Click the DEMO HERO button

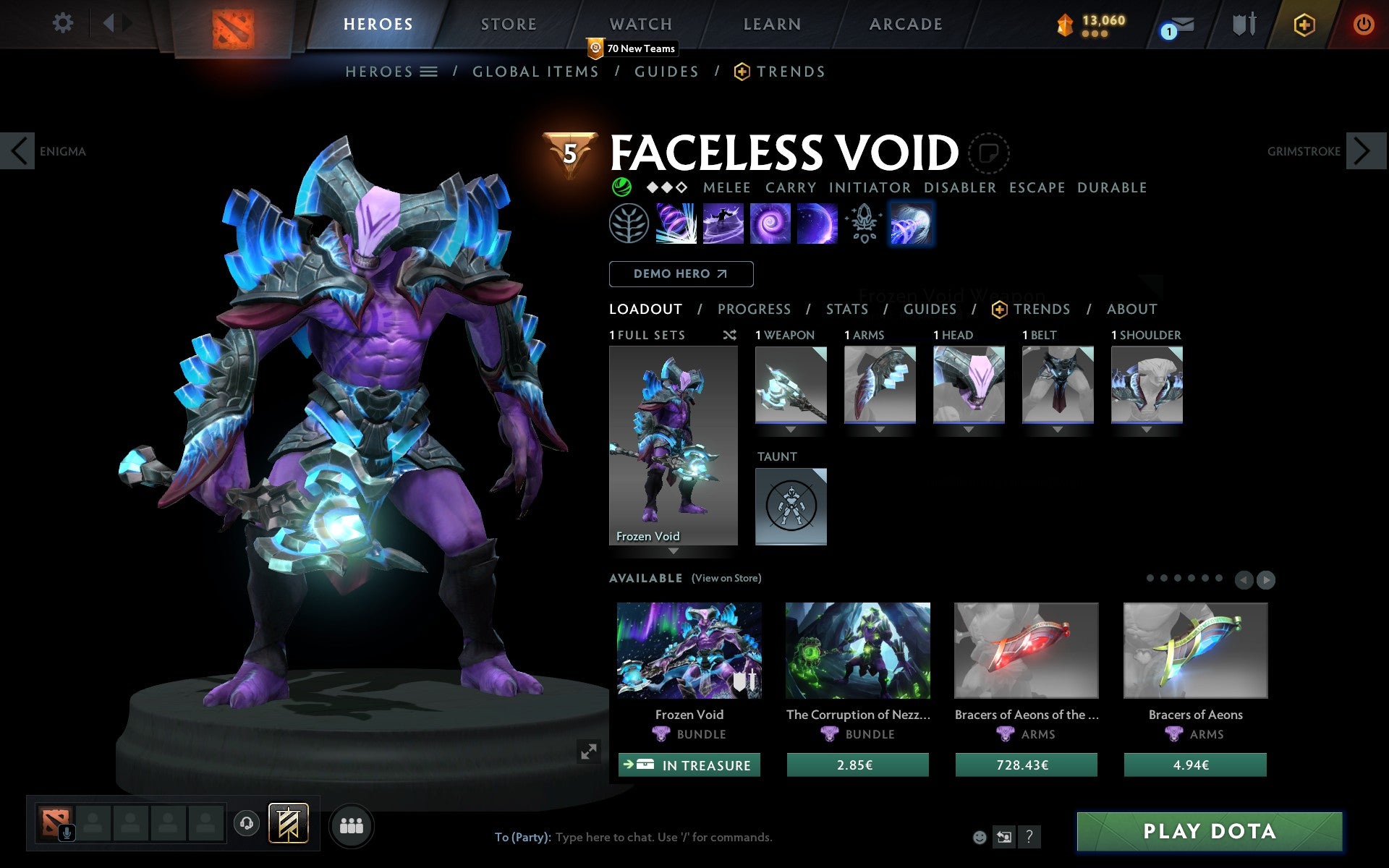coord(681,274)
